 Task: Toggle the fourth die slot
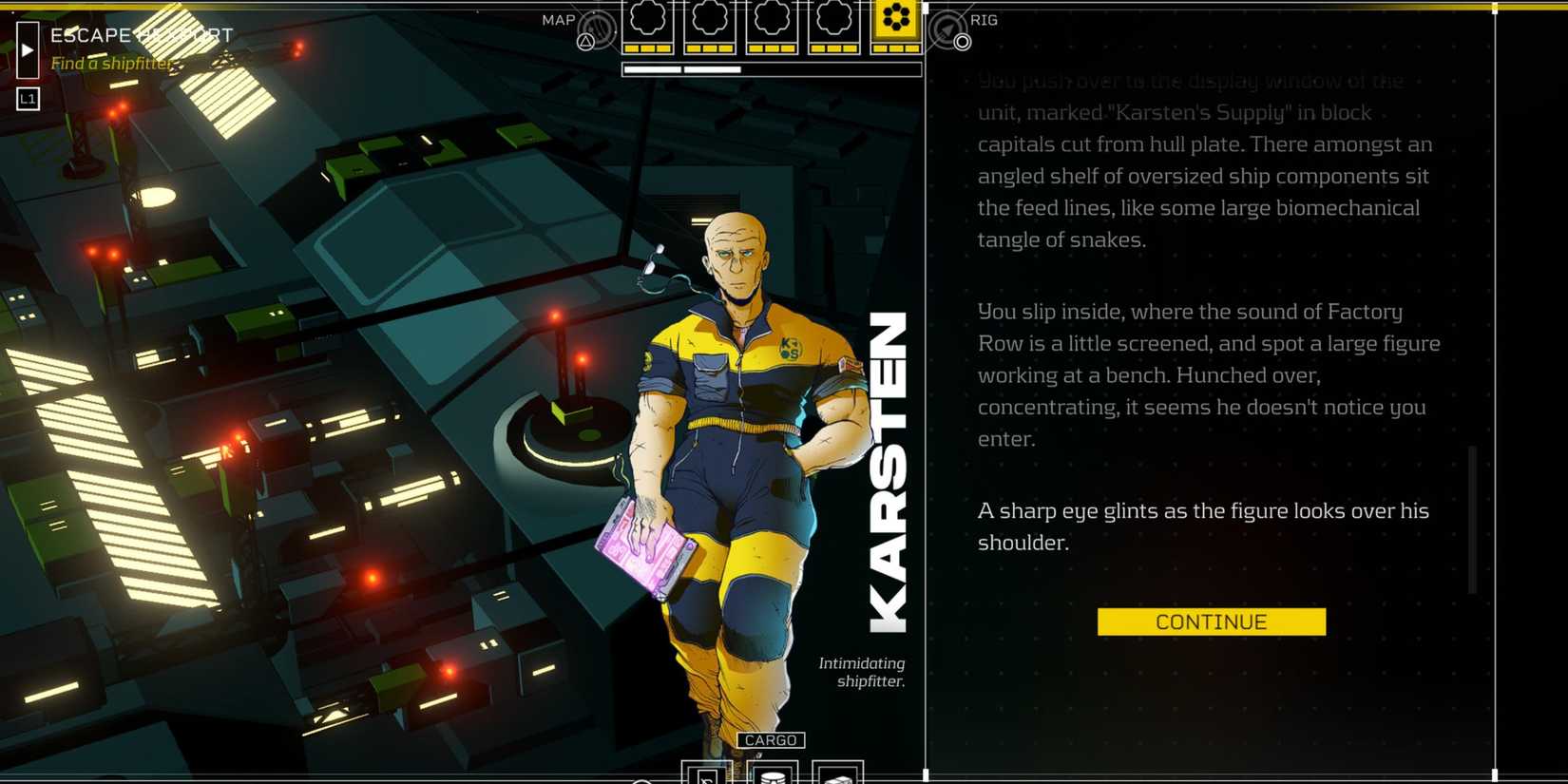(x=832, y=27)
